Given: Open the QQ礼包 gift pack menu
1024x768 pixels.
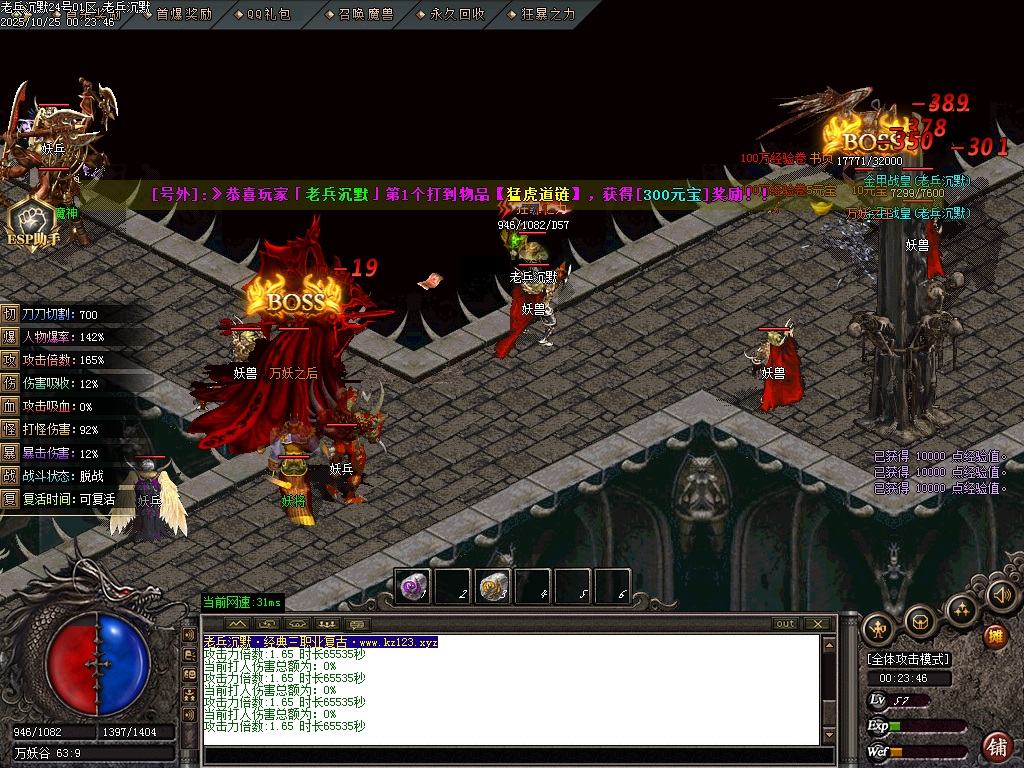Looking at the screenshot, I should pyautogui.click(x=268, y=14).
